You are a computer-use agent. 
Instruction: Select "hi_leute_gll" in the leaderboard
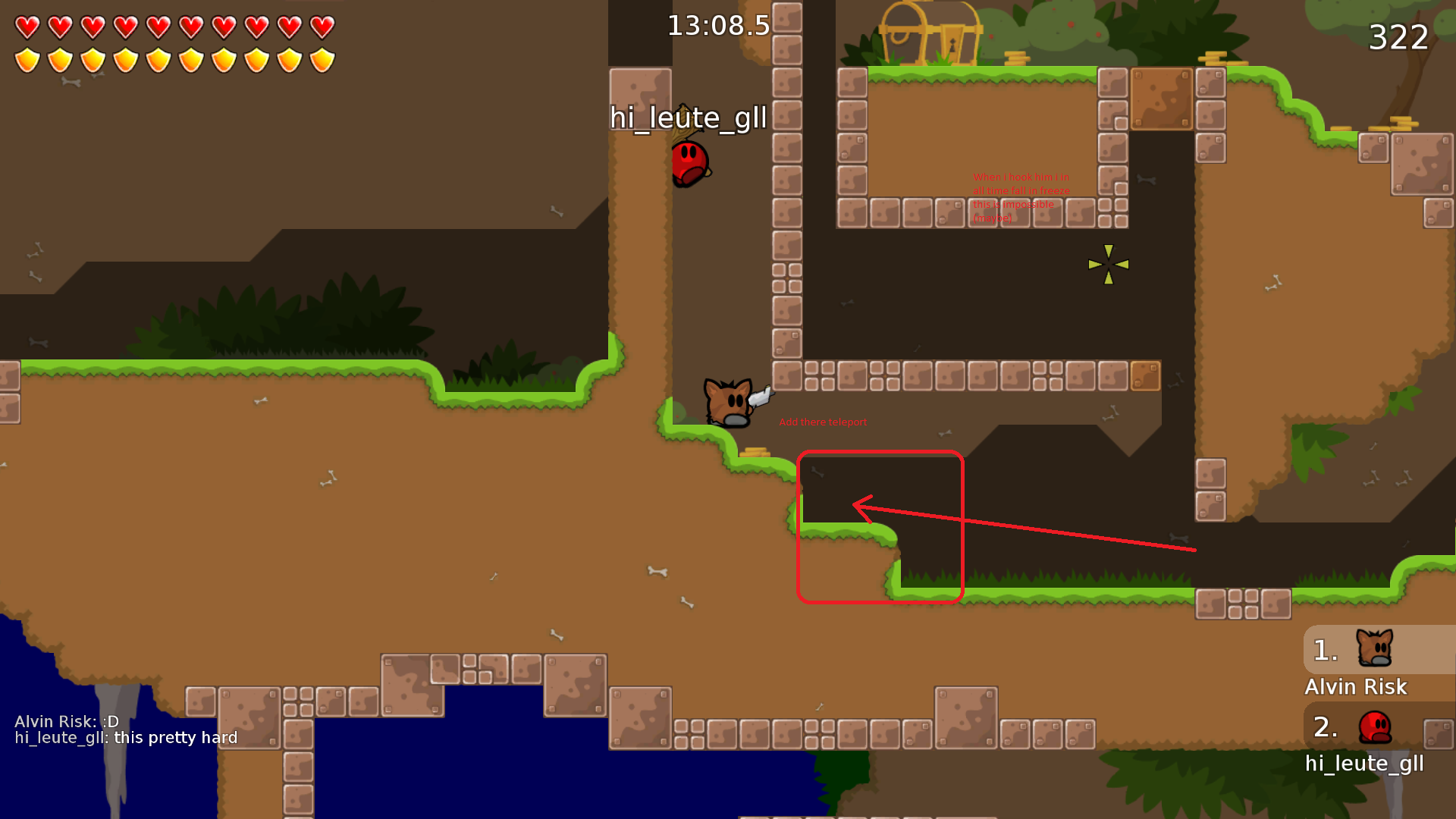[x=1364, y=764]
